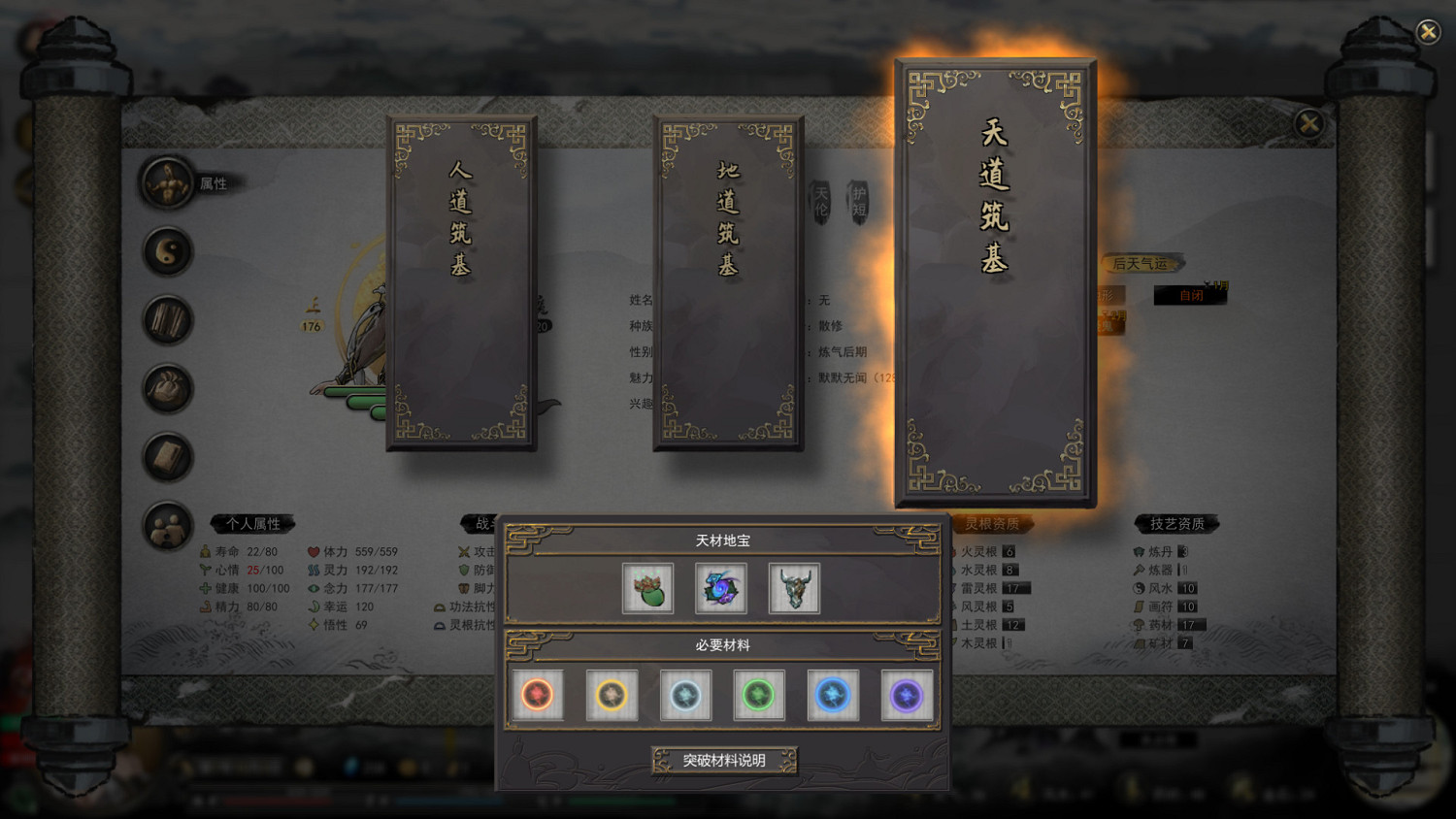Click the 炼丹 alchemy cauldron icon
The width and height of the screenshot is (1456, 819).
click(x=1141, y=550)
